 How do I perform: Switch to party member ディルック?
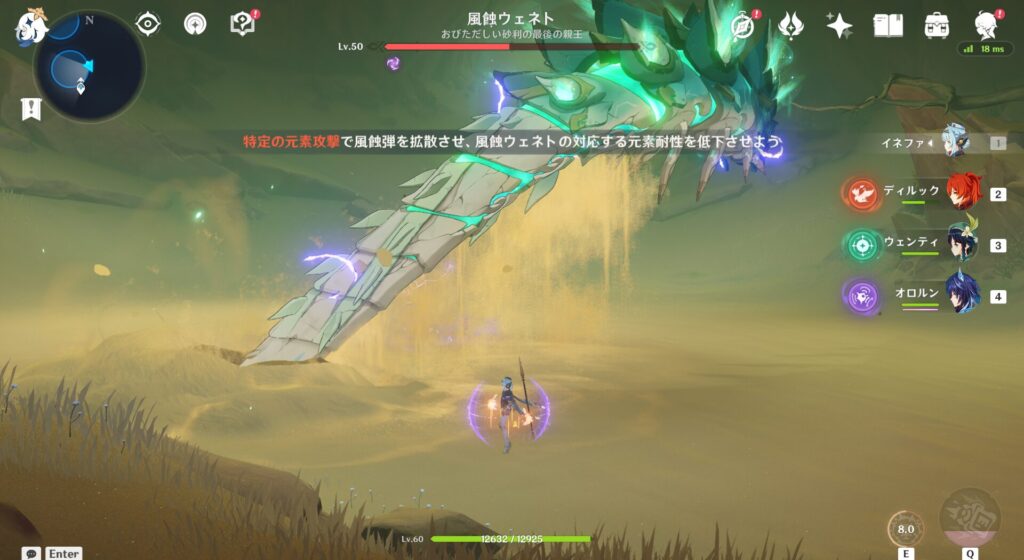pos(962,193)
